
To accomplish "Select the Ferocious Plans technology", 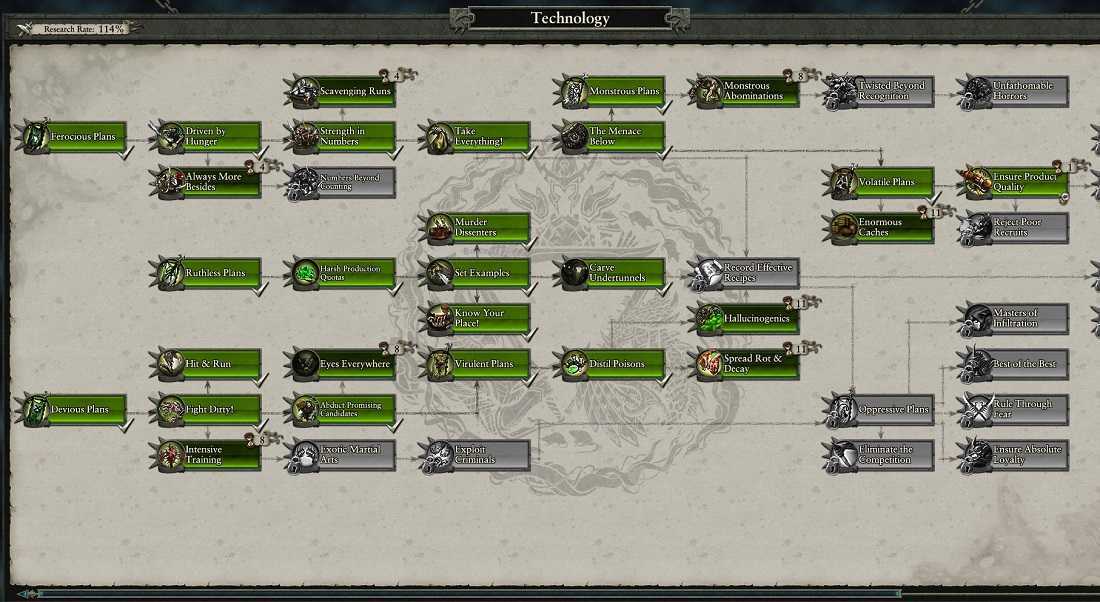I will pos(78,137).
